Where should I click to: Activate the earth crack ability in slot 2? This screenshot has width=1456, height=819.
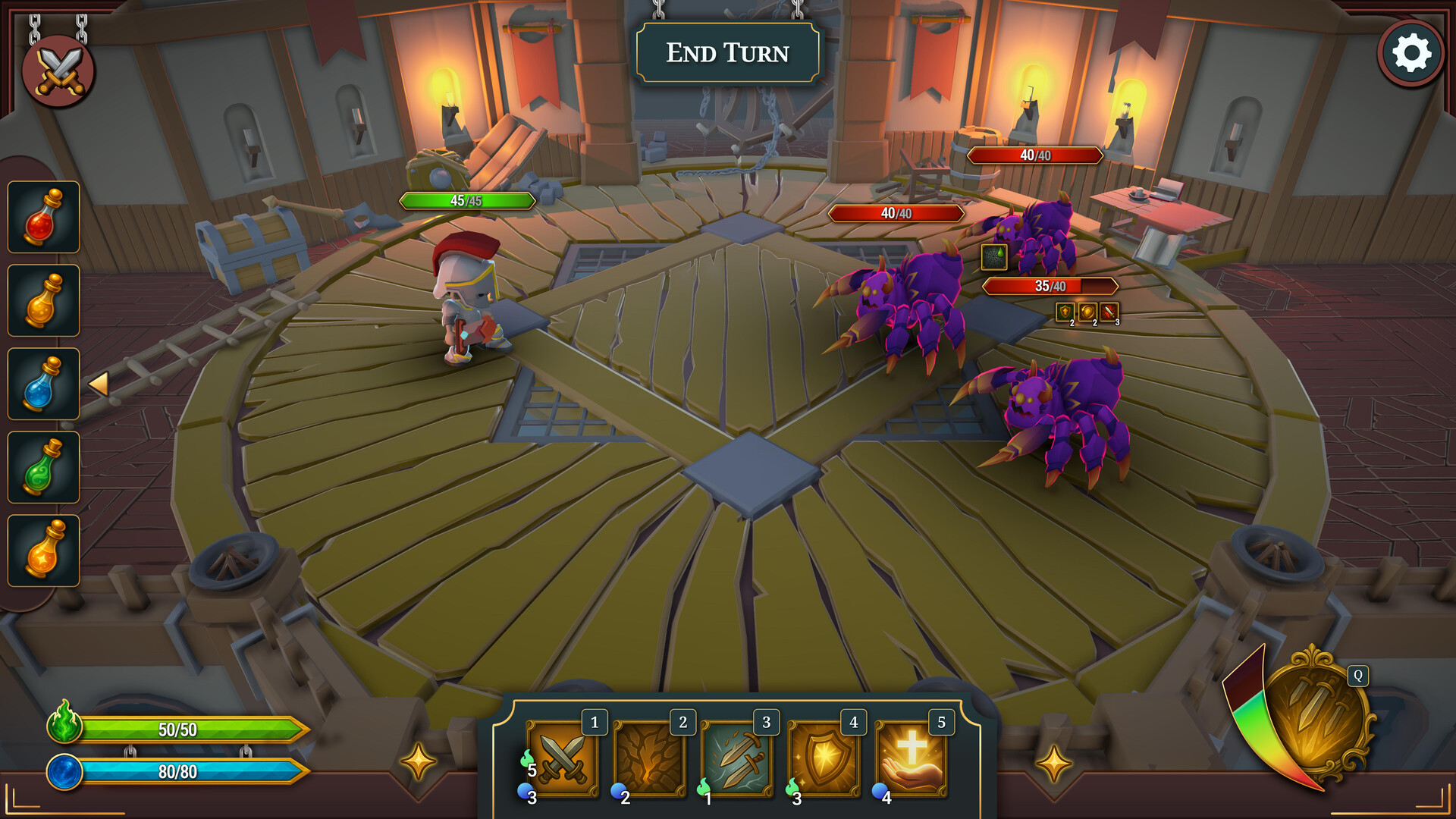click(x=651, y=760)
